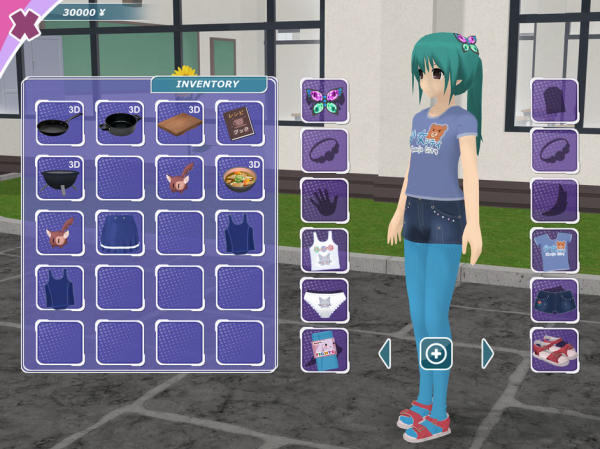Image resolution: width=600 pixels, height=449 pixels.
Task: Click the blue tights equipment slot
Action: point(325,351)
